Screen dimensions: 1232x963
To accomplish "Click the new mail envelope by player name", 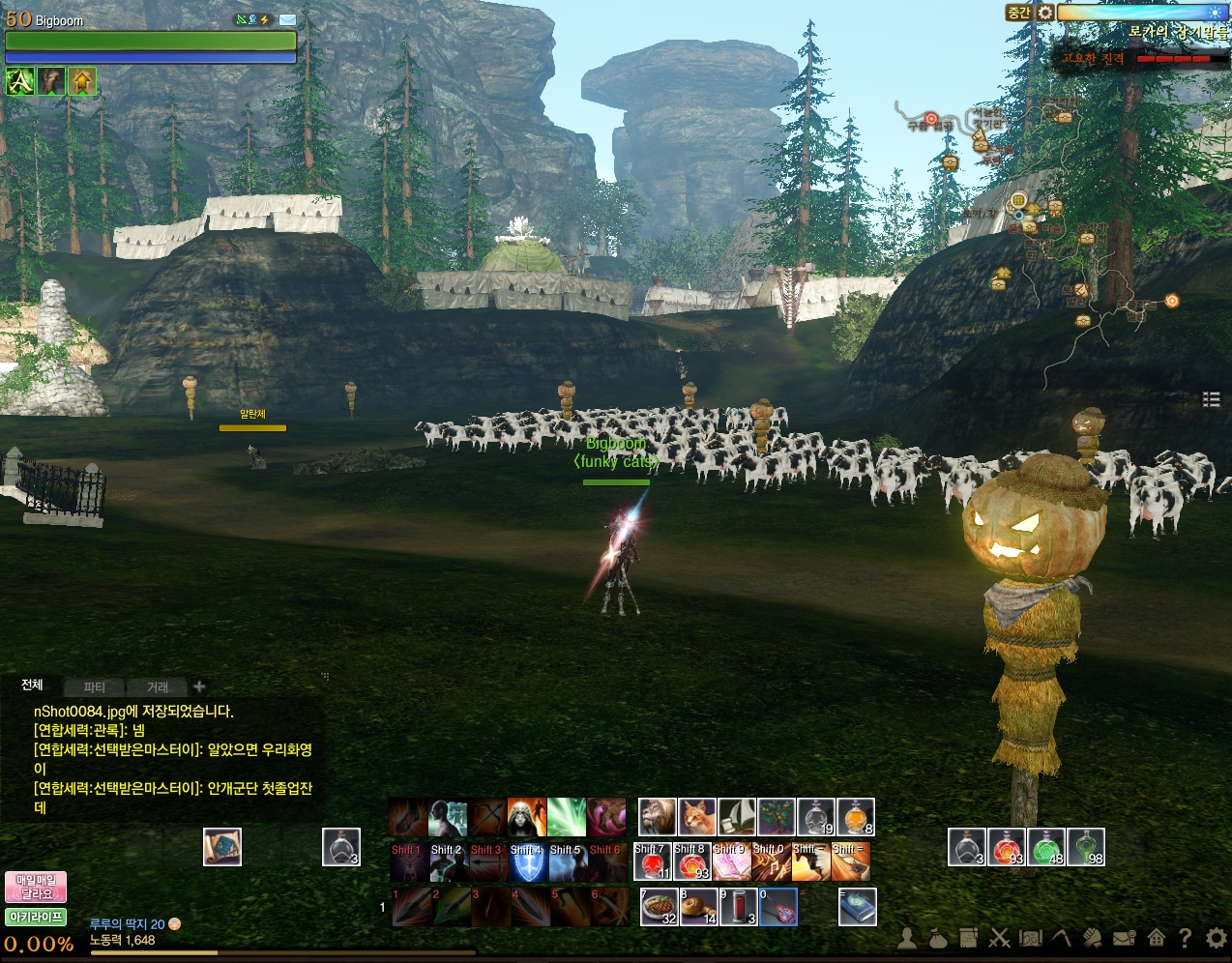I will pyautogui.click(x=287, y=19).
